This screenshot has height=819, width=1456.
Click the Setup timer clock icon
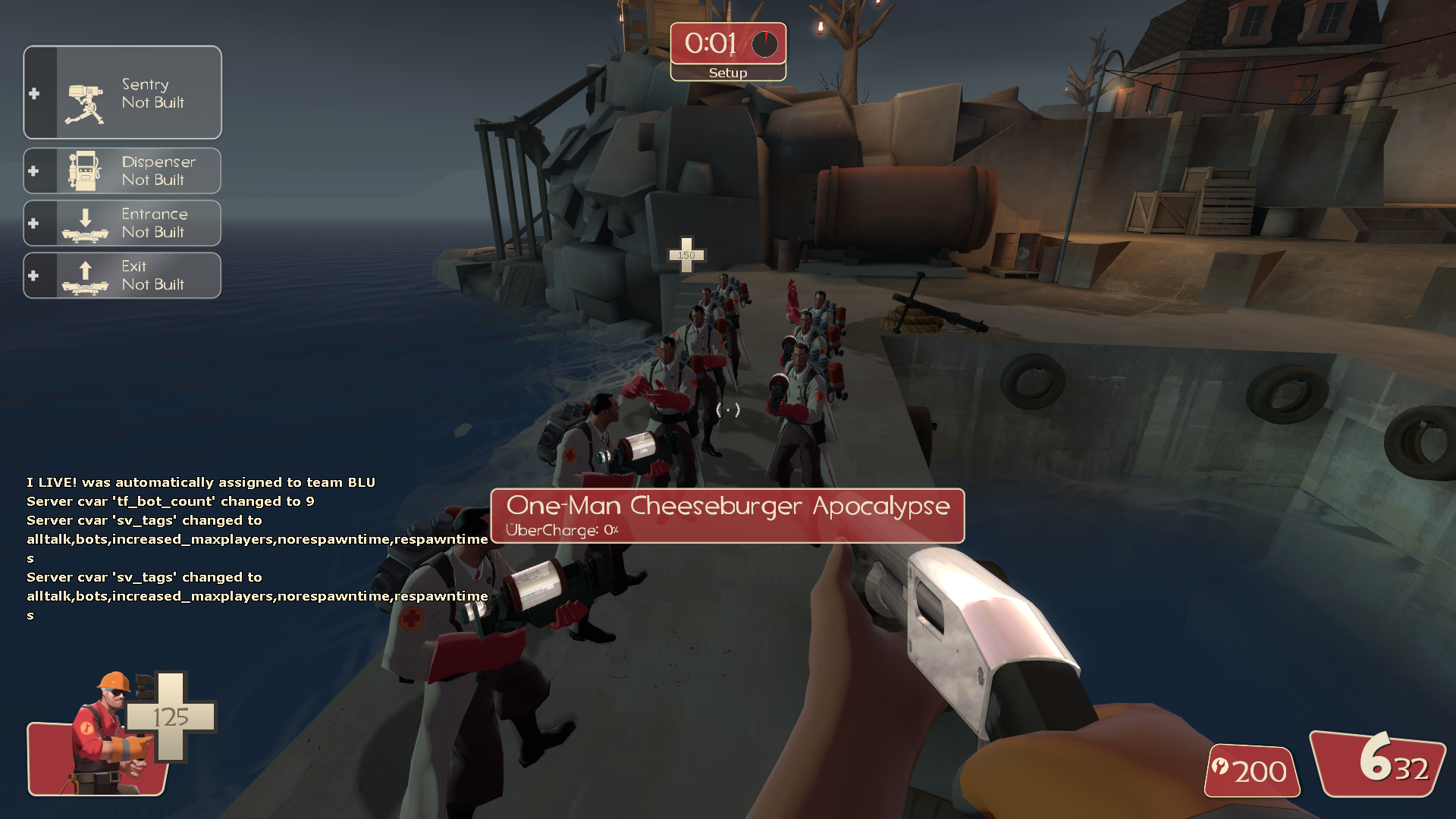(x=764, y=44)
